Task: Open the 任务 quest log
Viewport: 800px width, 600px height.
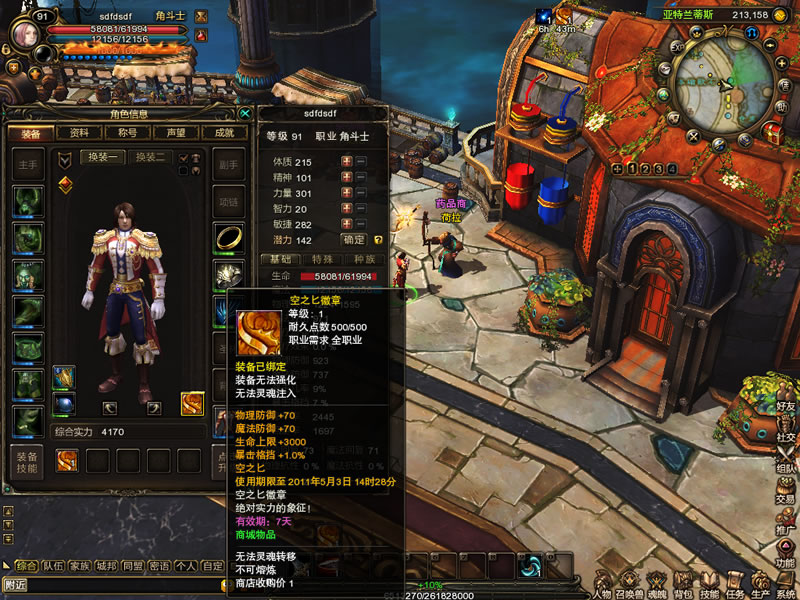Action: click(x=735, y=582)
